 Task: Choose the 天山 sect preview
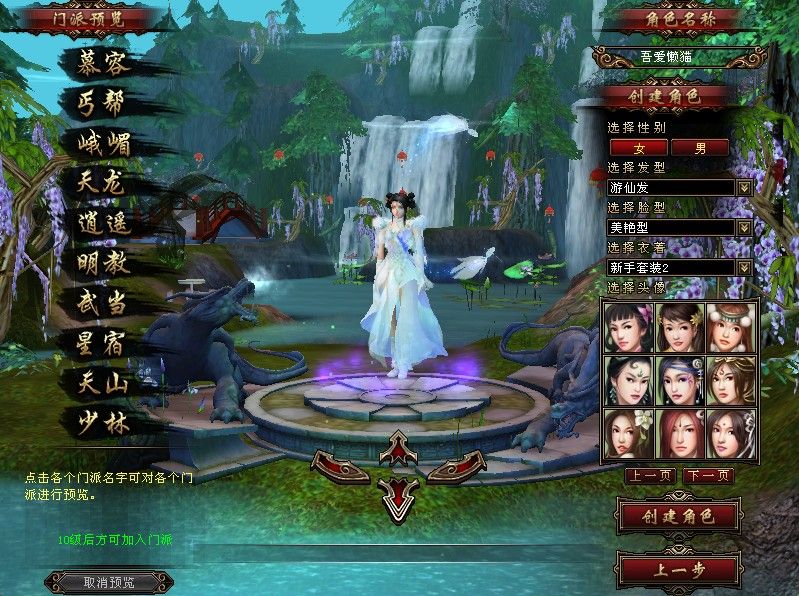104,382
